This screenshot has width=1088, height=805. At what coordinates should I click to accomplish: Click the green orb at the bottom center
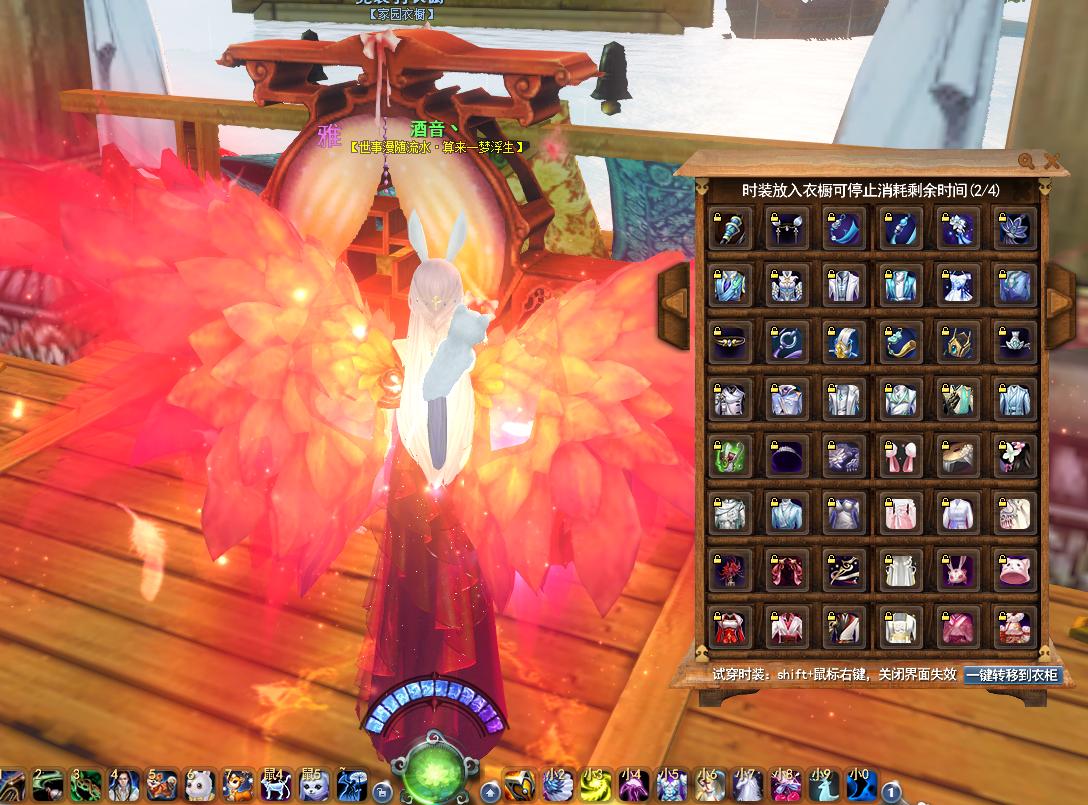tap(434, 772)
